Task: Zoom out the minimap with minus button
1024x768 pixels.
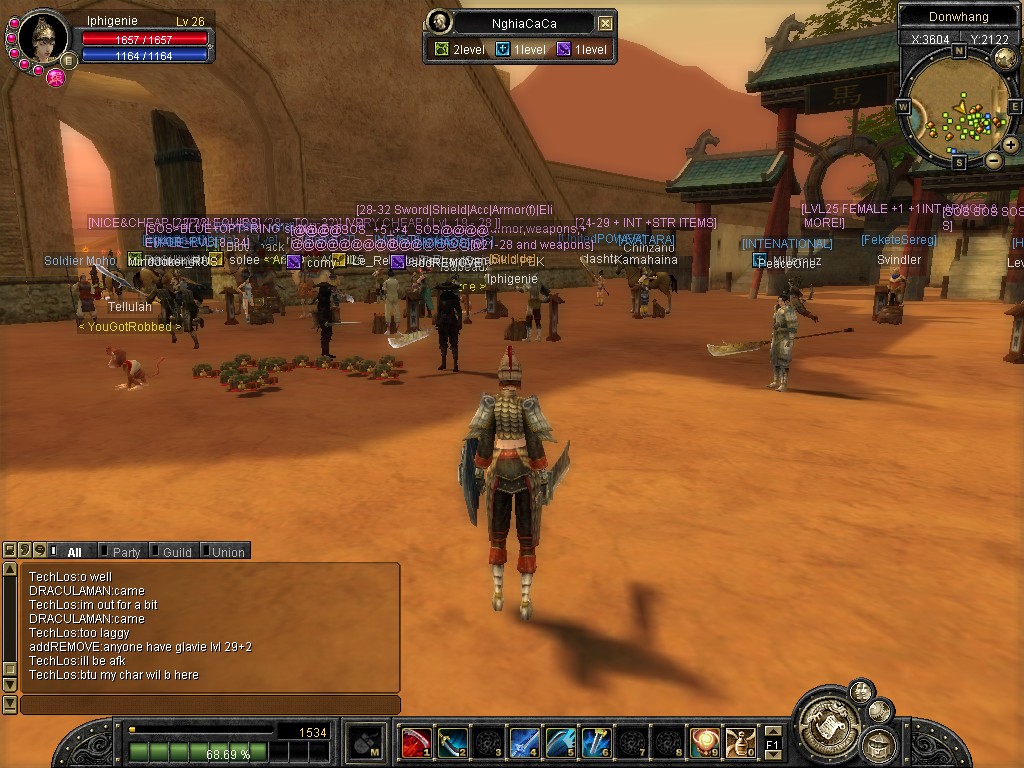Action: pyautogui.click(x=993, y=160)
